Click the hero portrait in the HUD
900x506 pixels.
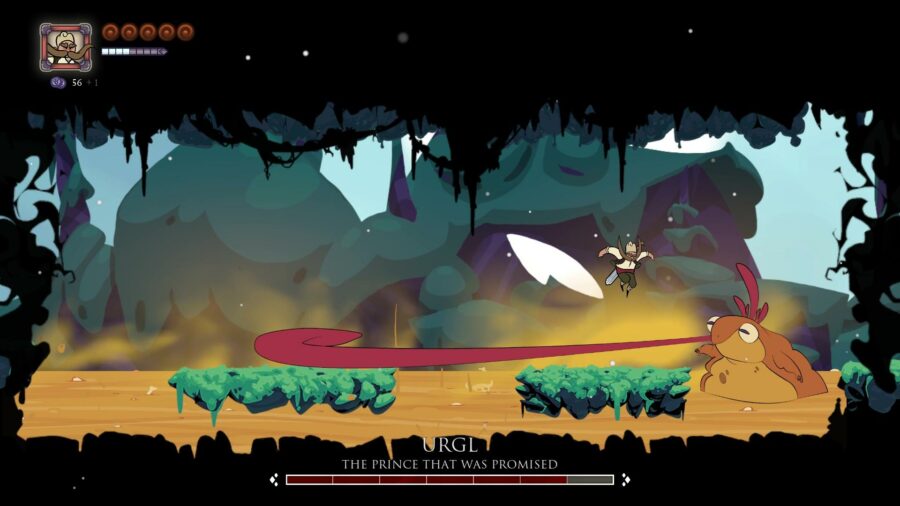tap(65, 47)
